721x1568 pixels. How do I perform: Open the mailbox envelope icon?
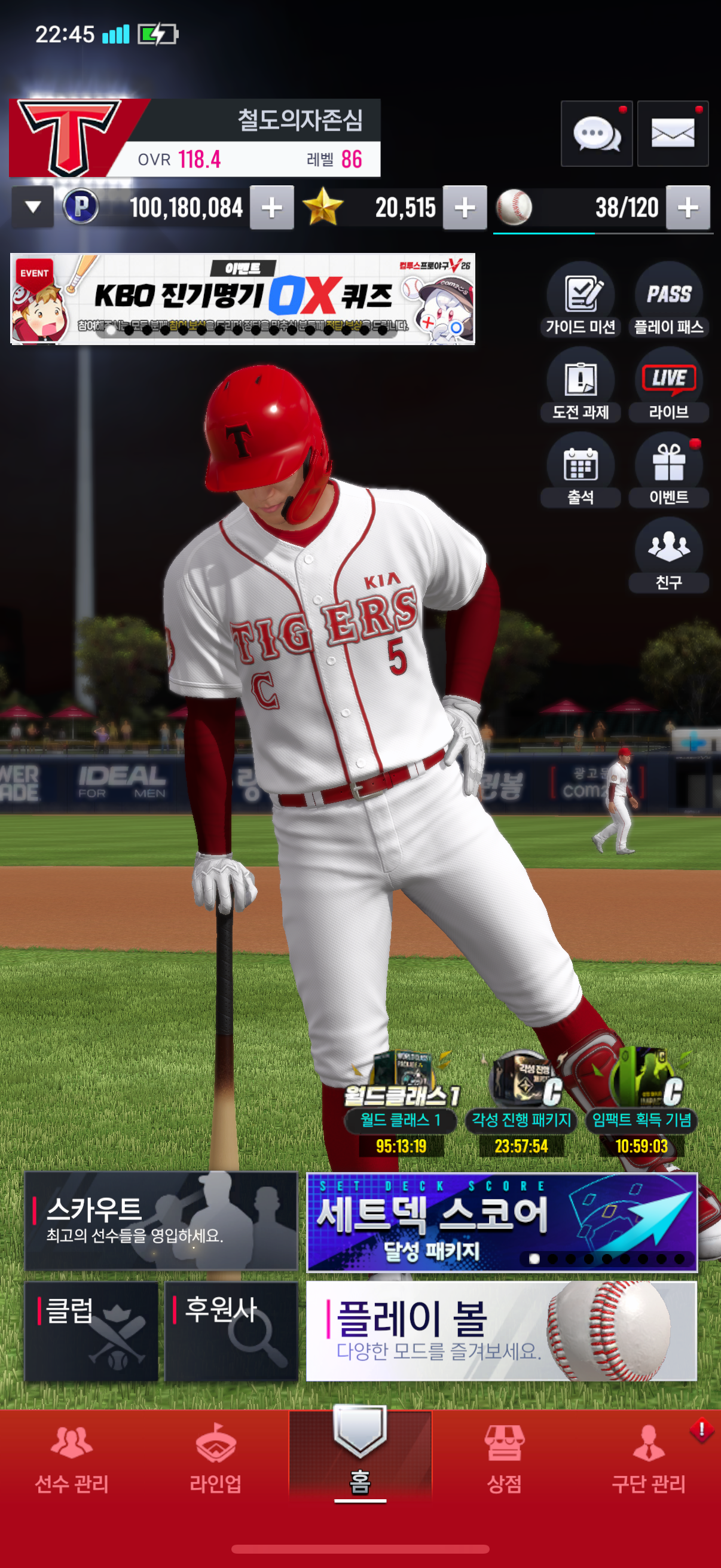(673, 133)
